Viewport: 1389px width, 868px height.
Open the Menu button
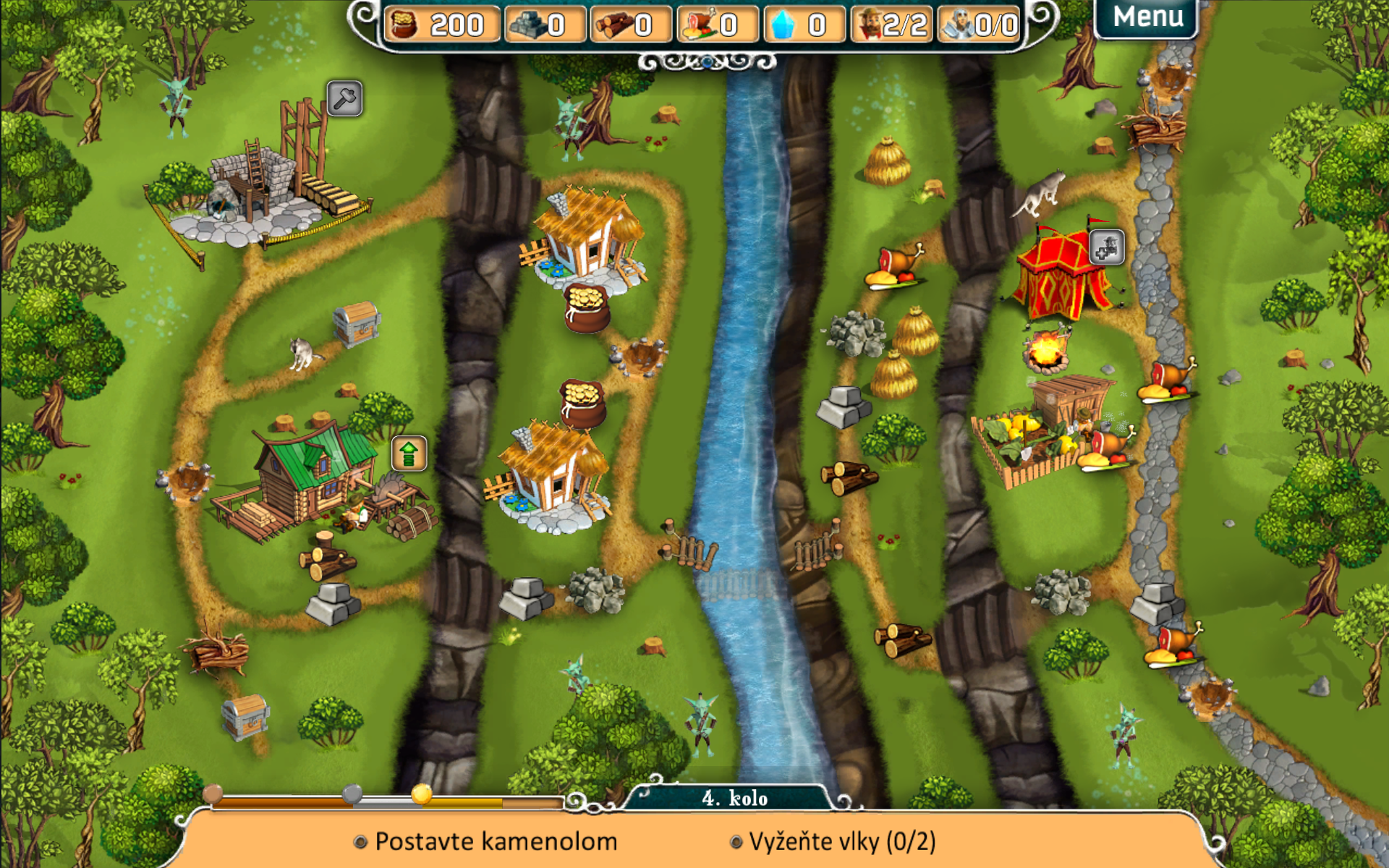(1147, 17)
